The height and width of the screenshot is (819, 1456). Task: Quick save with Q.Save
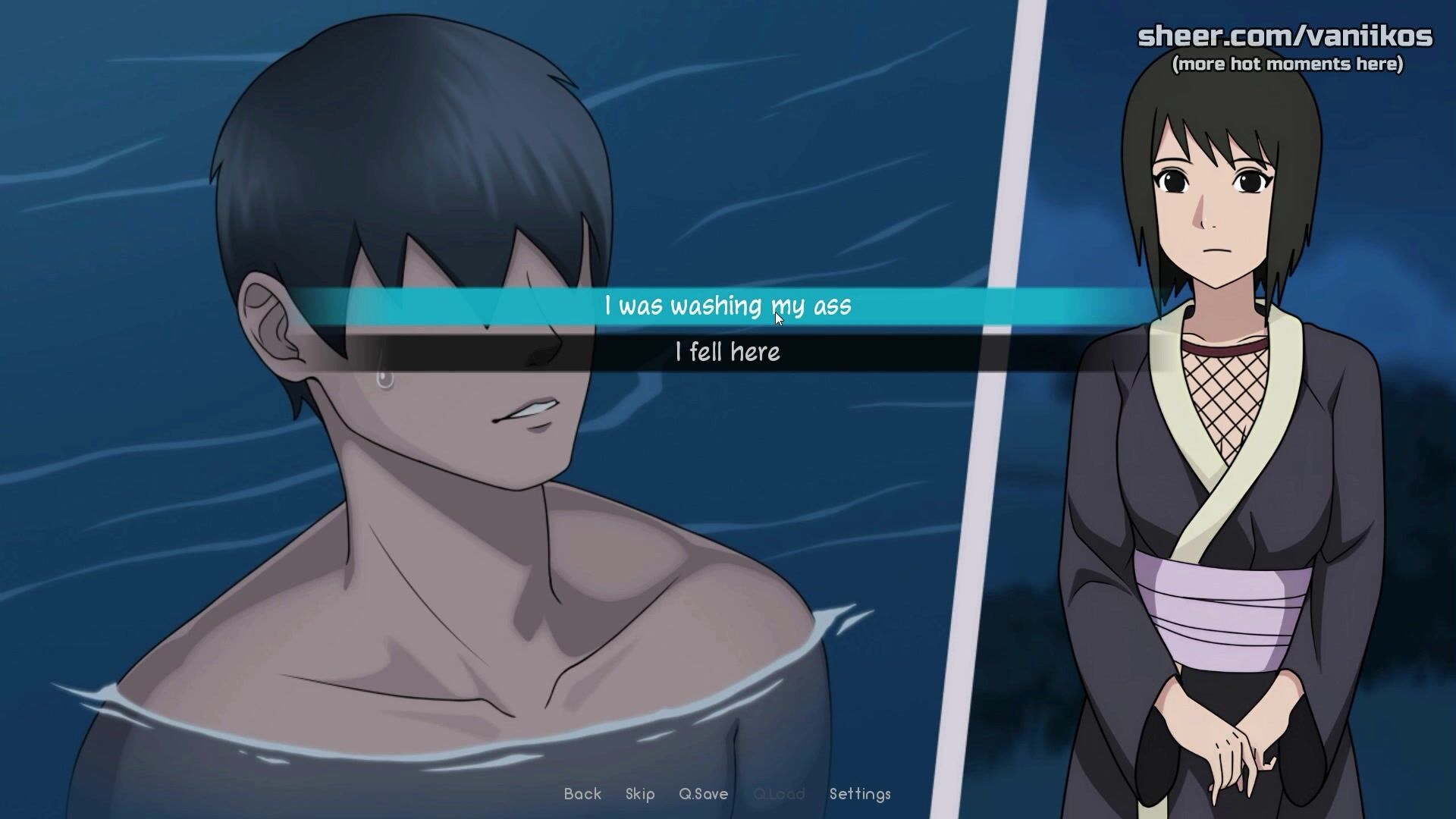[703, 794]
